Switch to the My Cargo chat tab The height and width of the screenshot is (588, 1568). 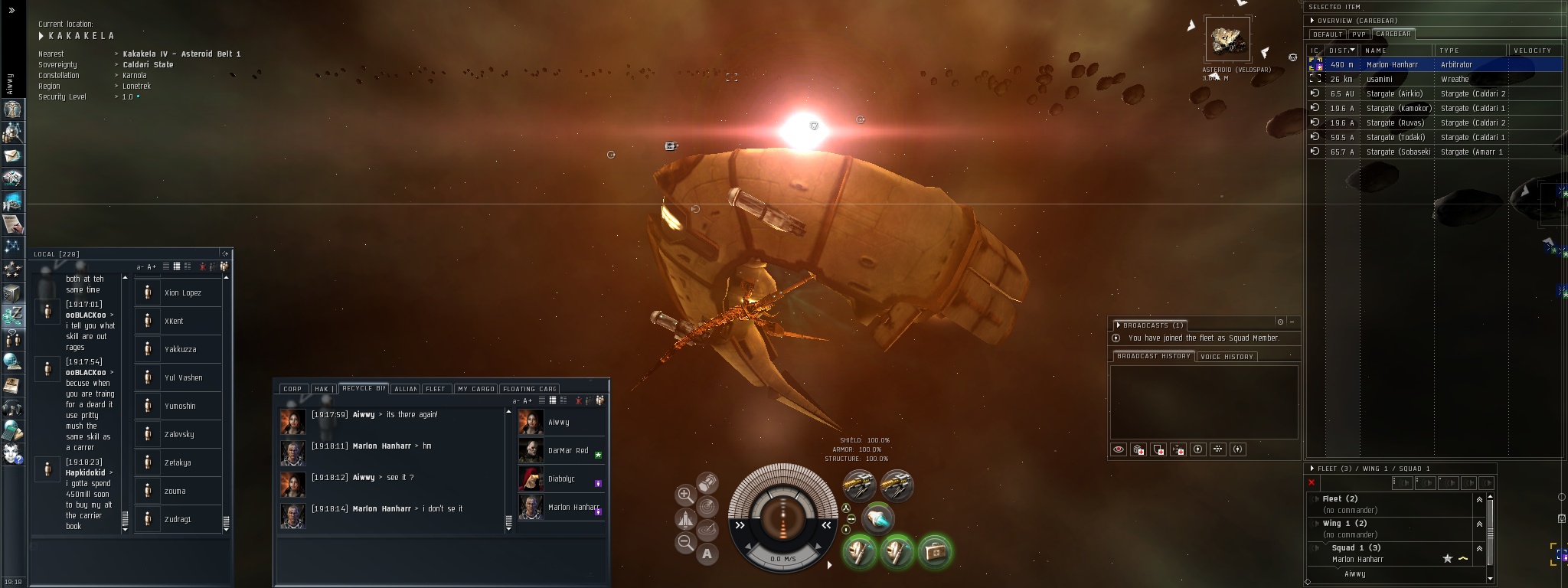pos(475,389)
